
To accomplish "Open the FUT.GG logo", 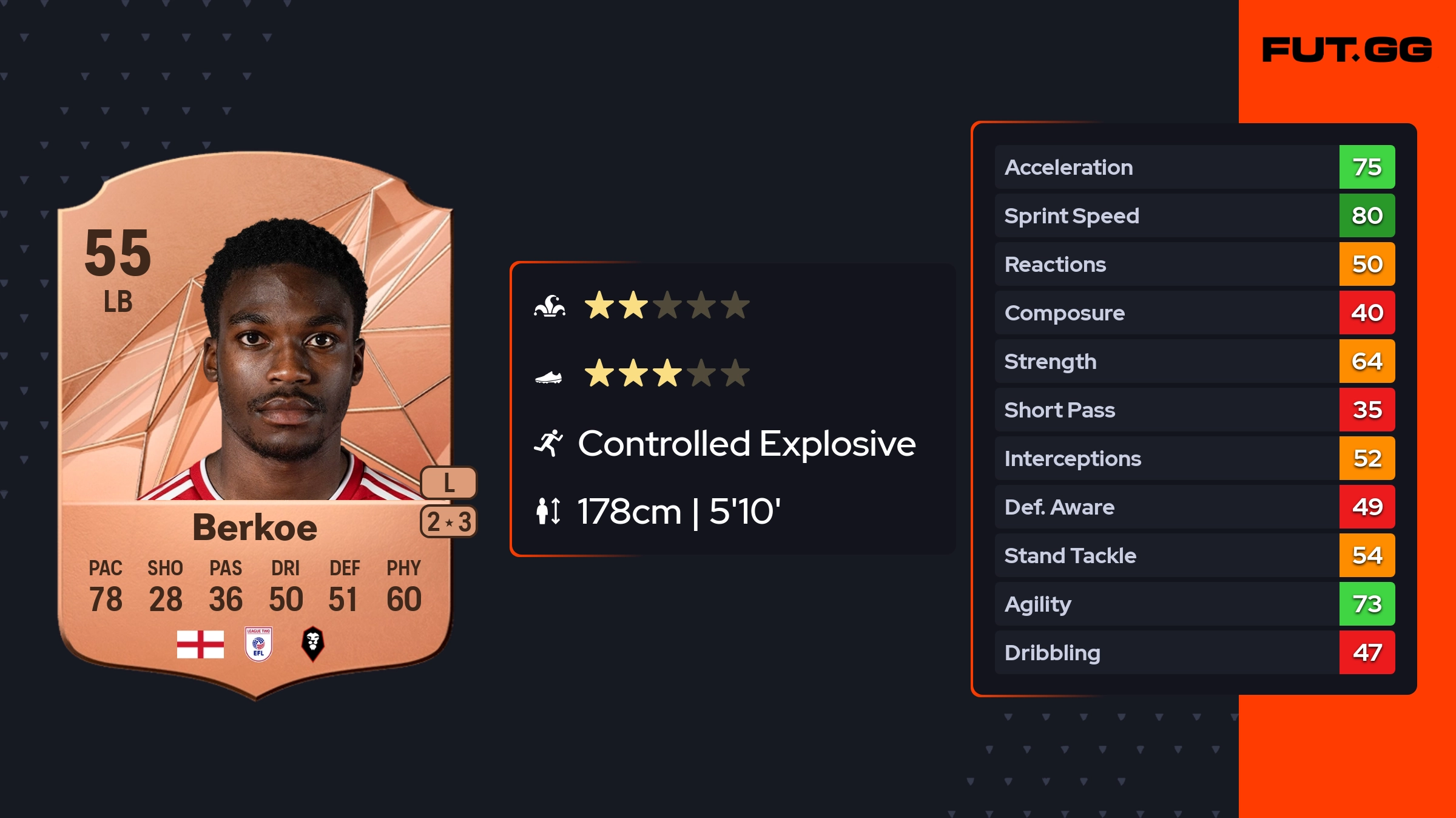I will click(1347, 50).
